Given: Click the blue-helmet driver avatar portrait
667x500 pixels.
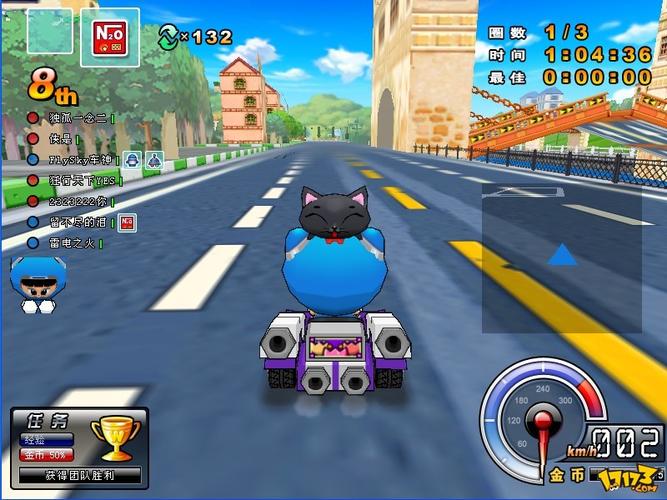Looking at the screenshot, I should click(37, 281).
